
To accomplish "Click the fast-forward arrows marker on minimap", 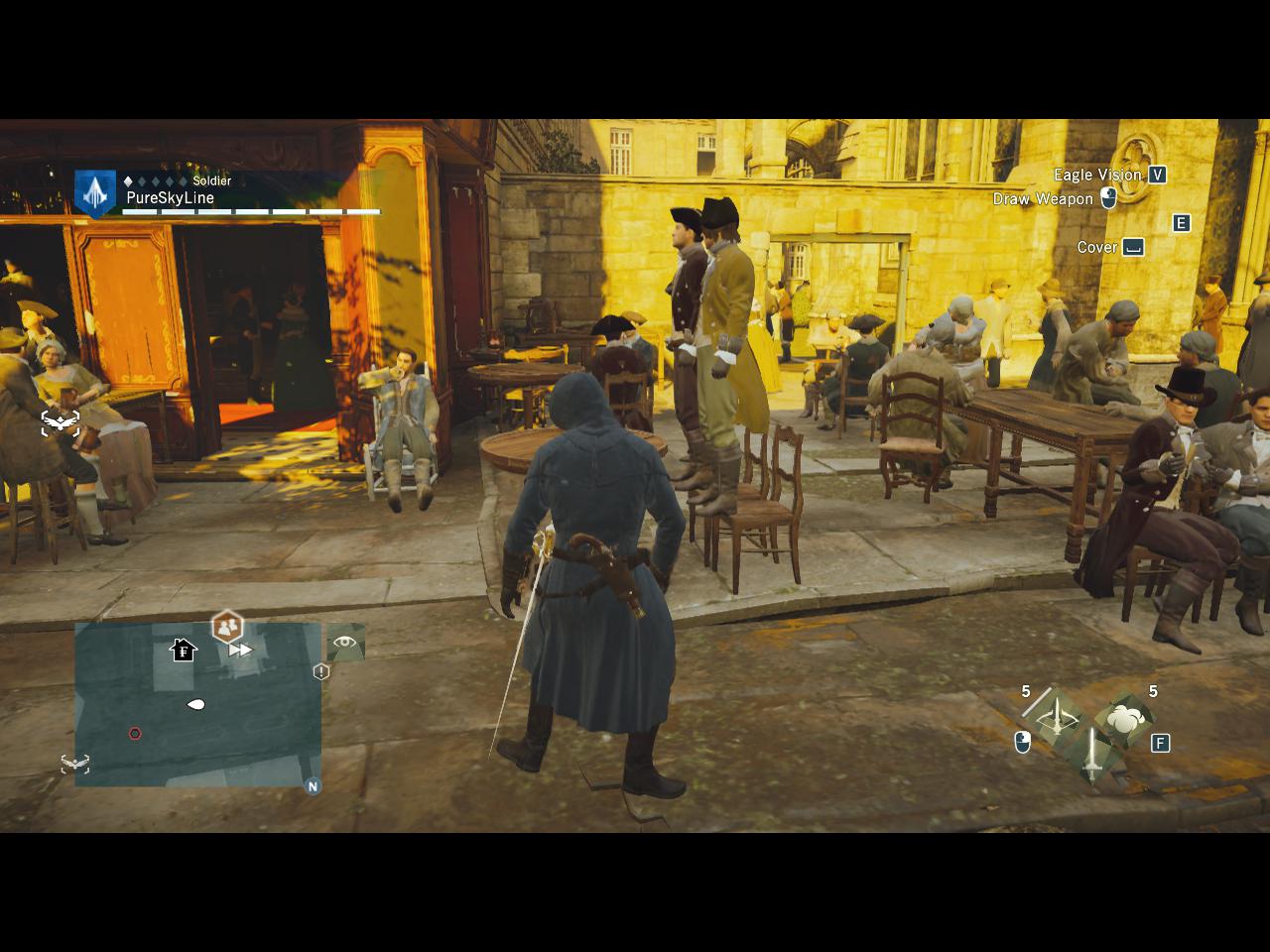I will pos(240,651).
